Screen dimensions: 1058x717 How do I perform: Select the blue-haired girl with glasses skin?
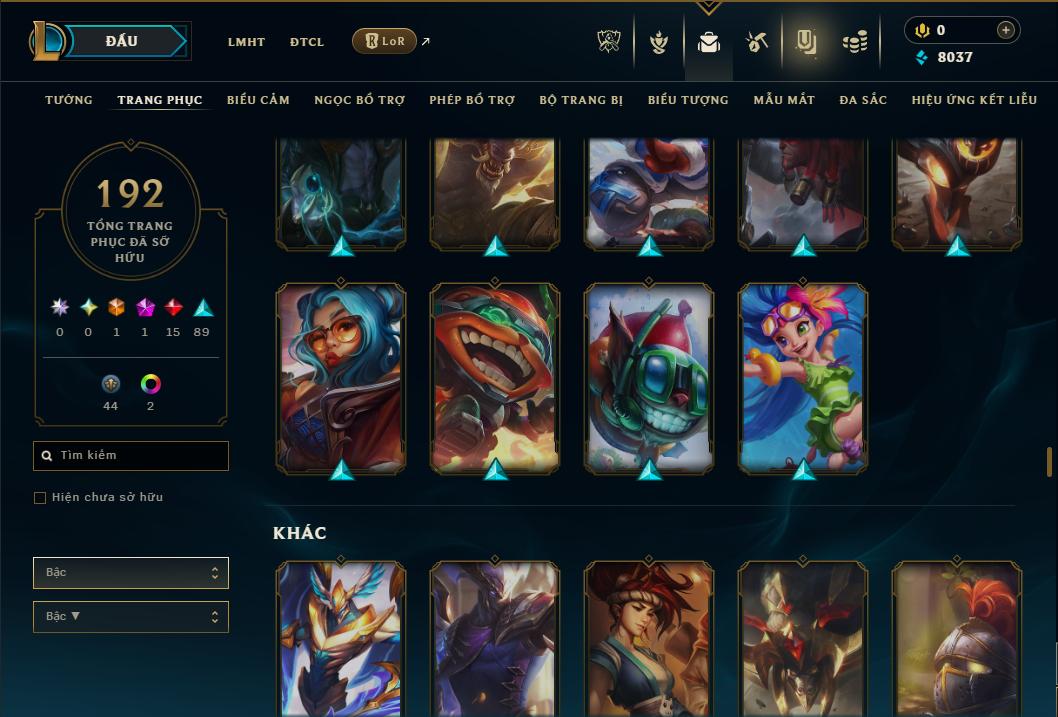341,377
